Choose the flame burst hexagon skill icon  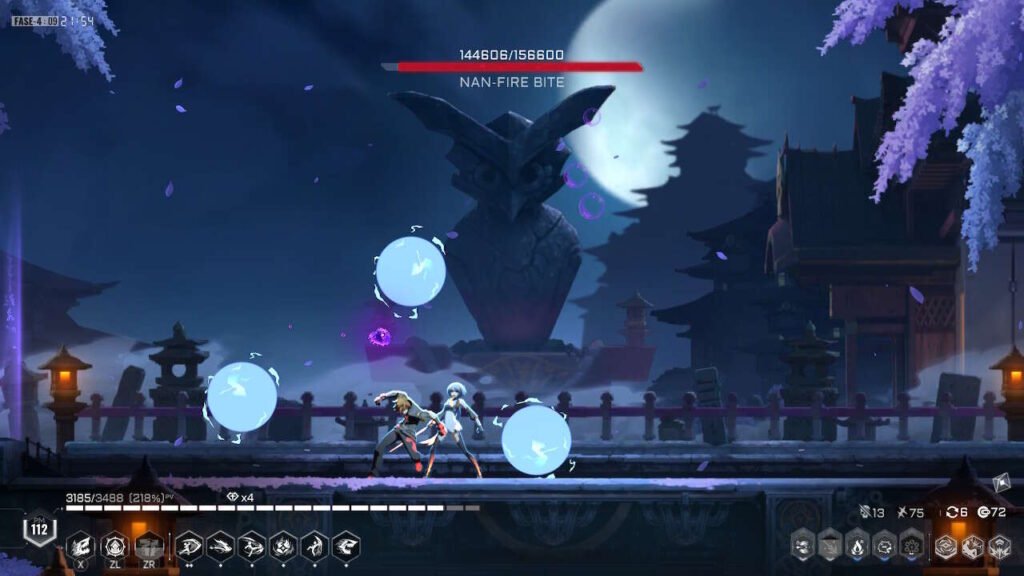click(284, 546)
